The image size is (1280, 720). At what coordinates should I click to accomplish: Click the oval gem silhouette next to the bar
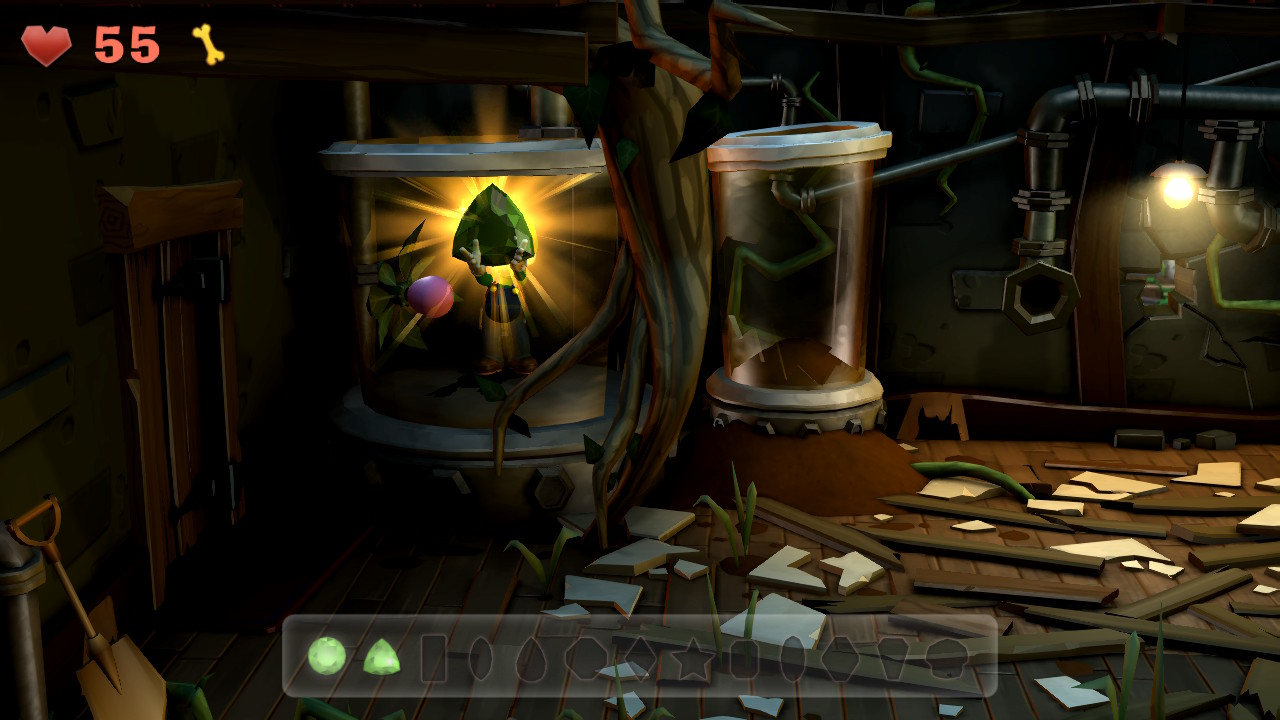[x=481, y=660]
